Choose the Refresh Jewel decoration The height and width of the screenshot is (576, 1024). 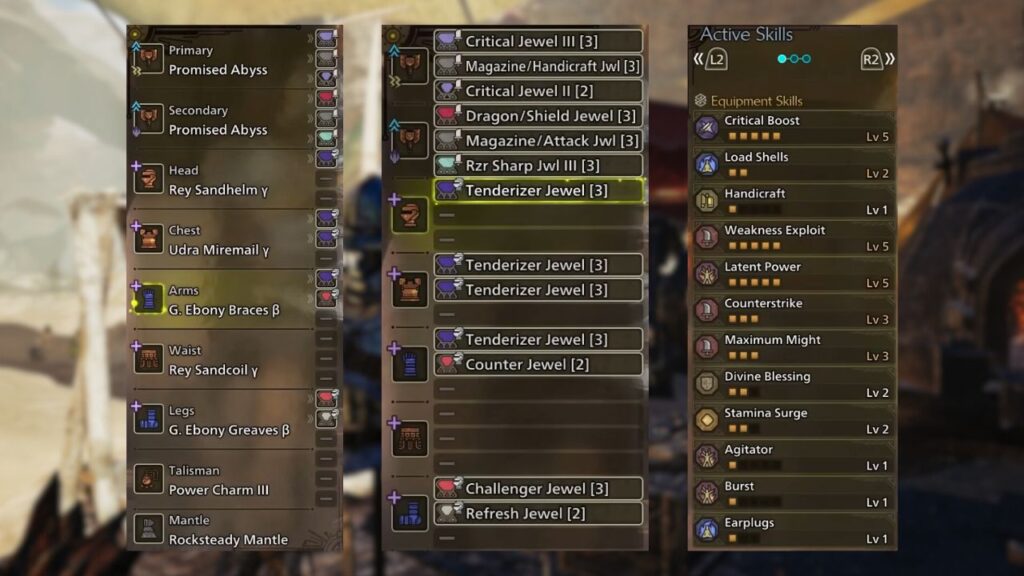[x=538, y=514]
